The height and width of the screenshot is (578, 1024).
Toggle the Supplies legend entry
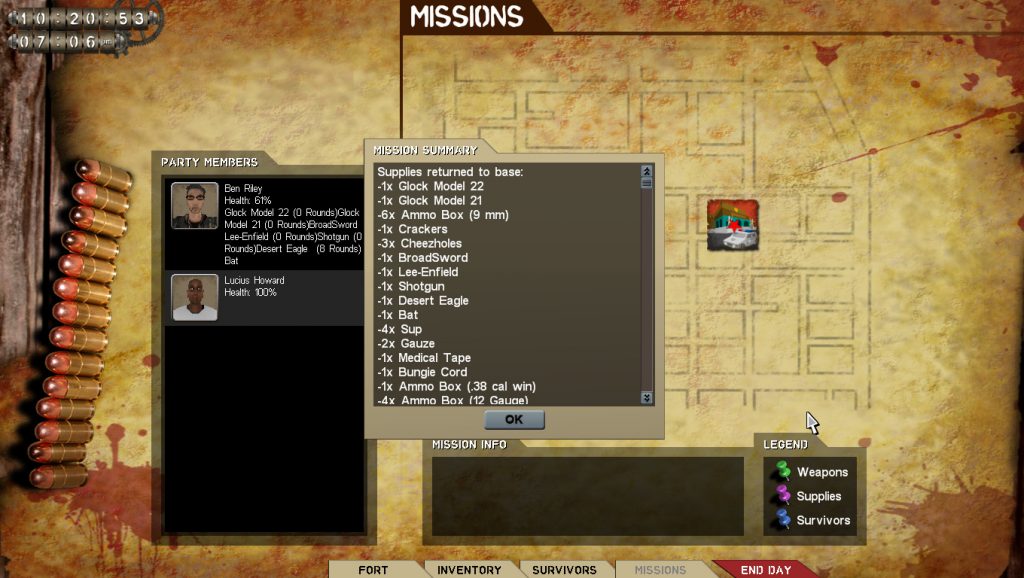tap(808, 496)
